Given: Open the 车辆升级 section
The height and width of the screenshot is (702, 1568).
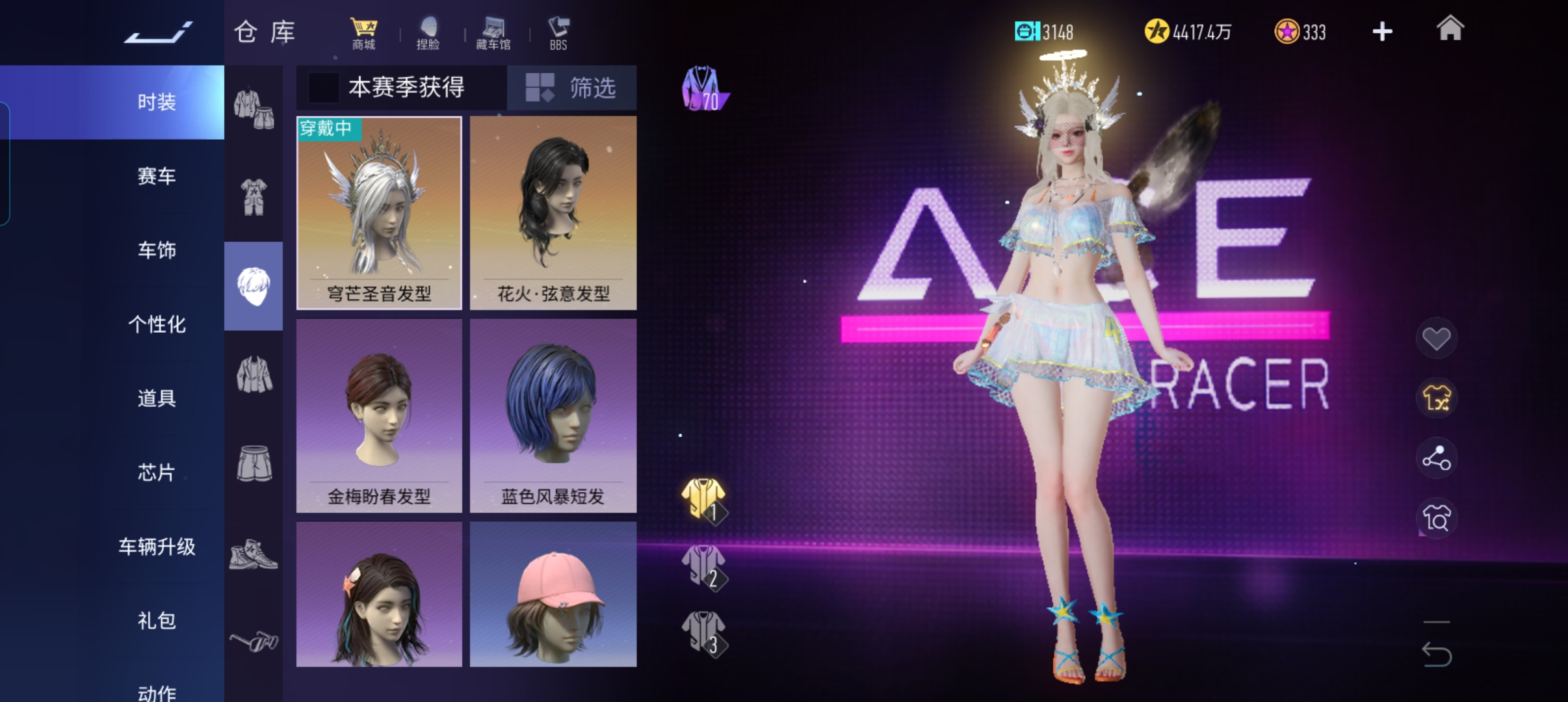Looking at the screenshot, I should [157, 547].
